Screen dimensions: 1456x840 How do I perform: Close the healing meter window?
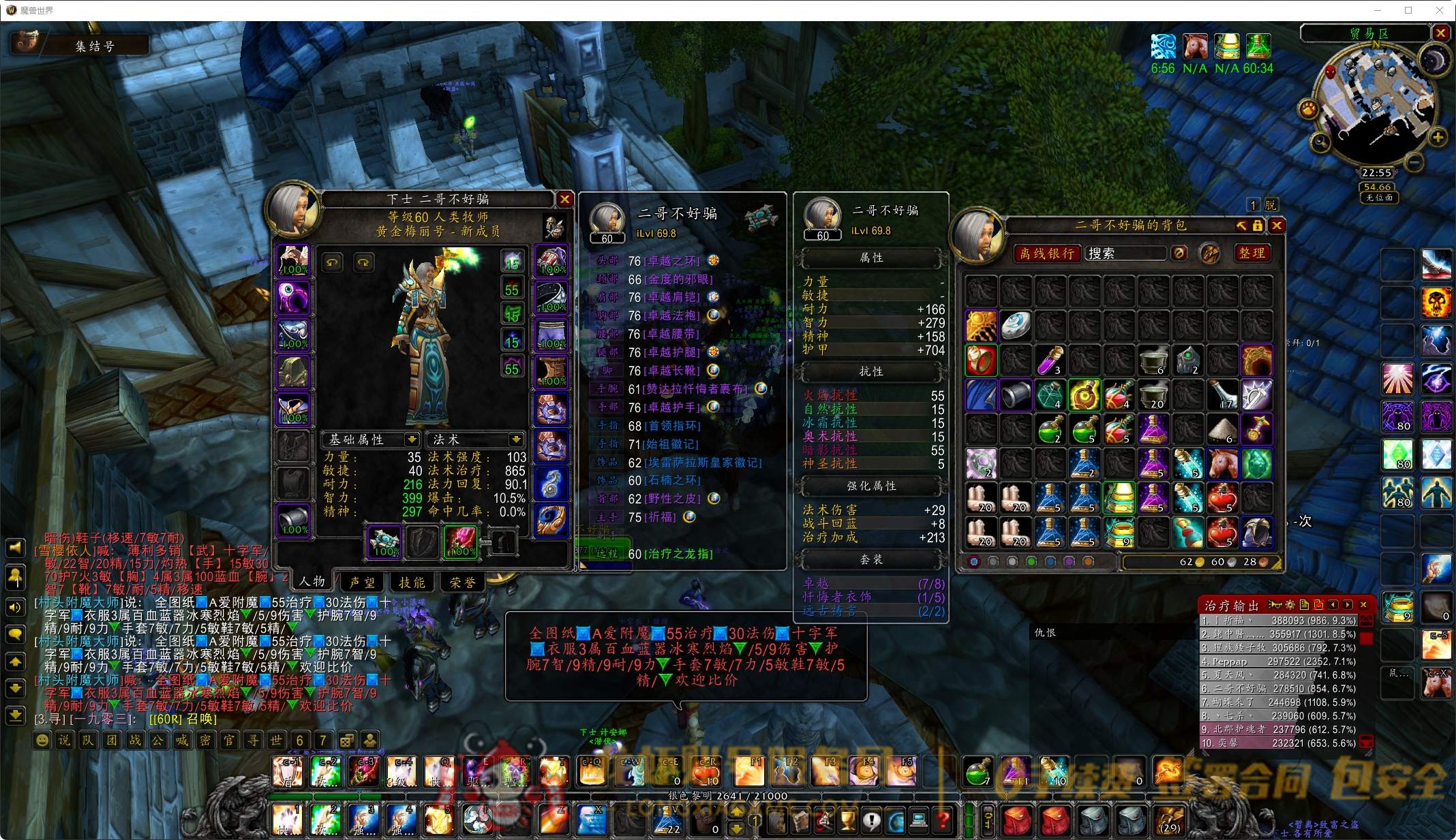pos(1363,604)
